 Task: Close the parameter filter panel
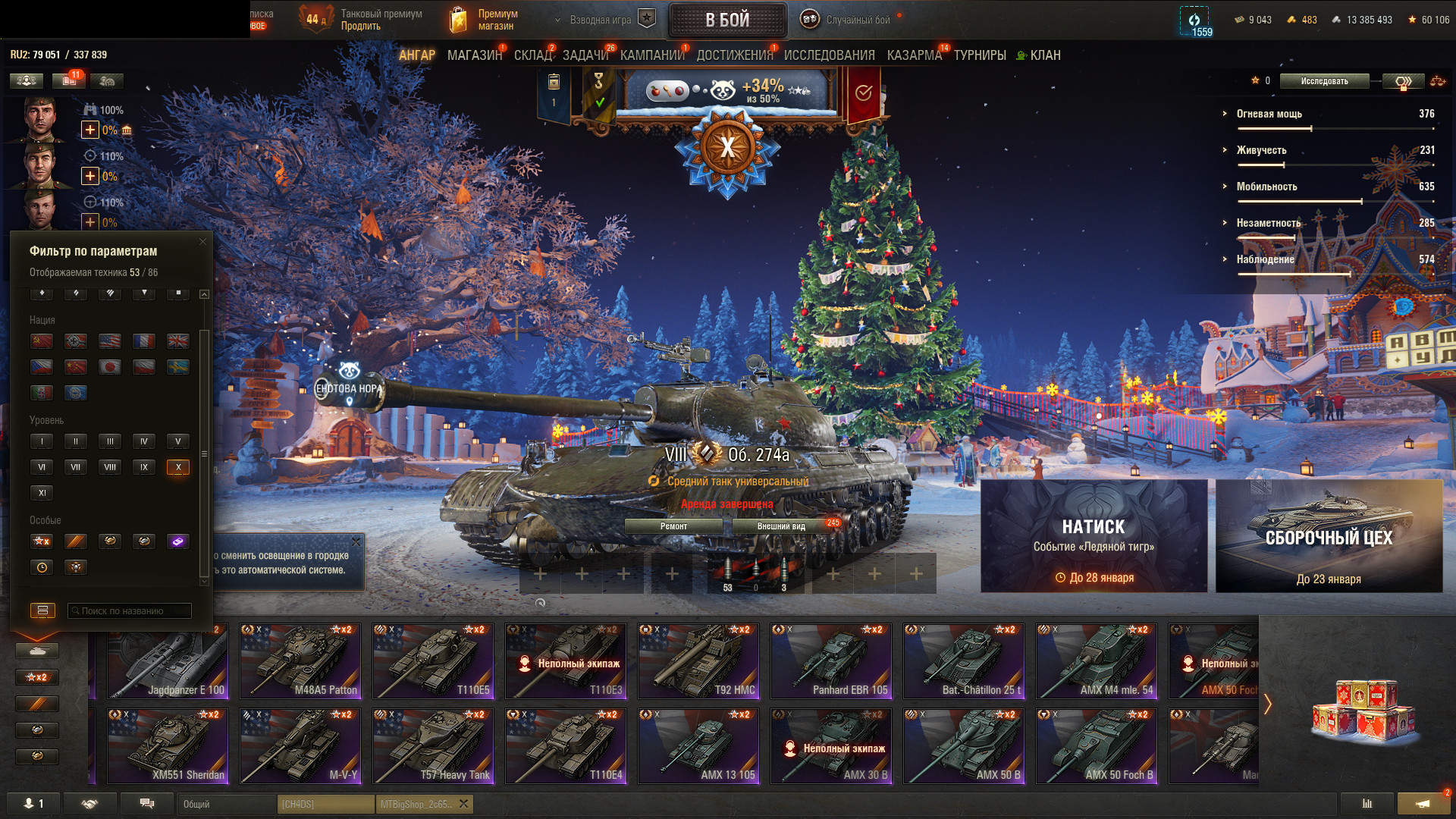point(202,242)
